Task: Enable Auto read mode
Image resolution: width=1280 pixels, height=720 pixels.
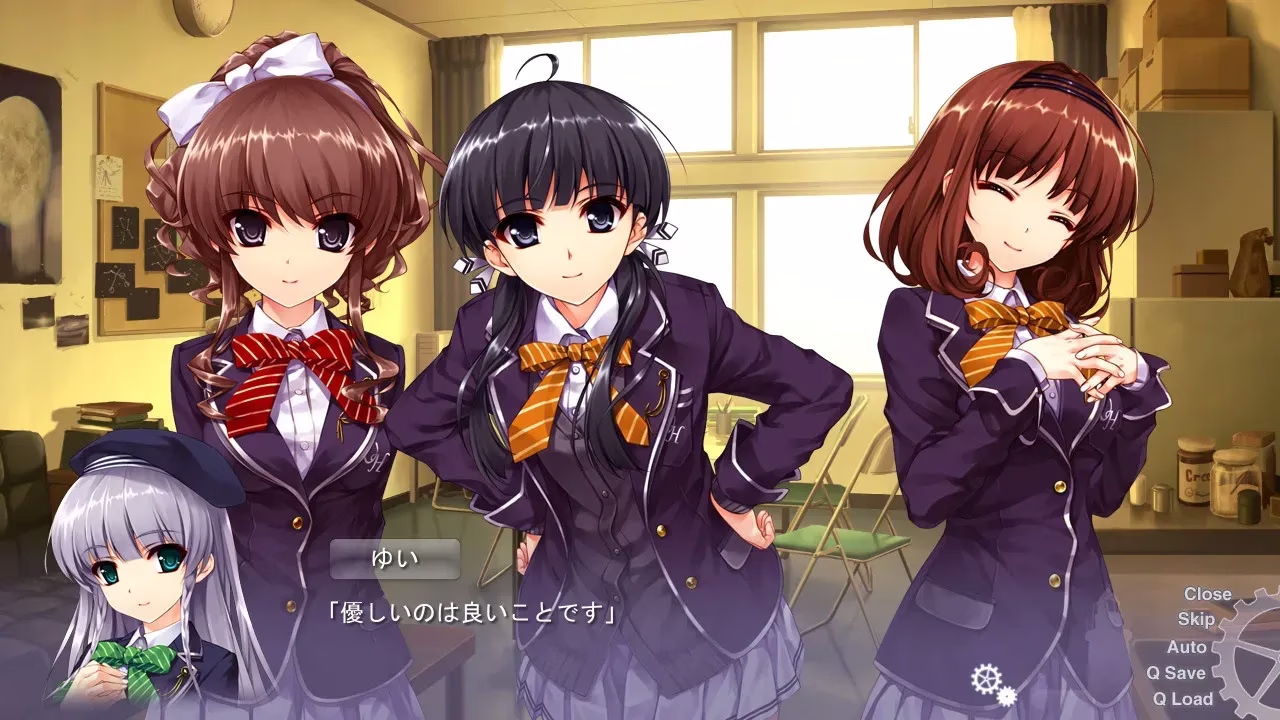Action: pos(1187,647)
